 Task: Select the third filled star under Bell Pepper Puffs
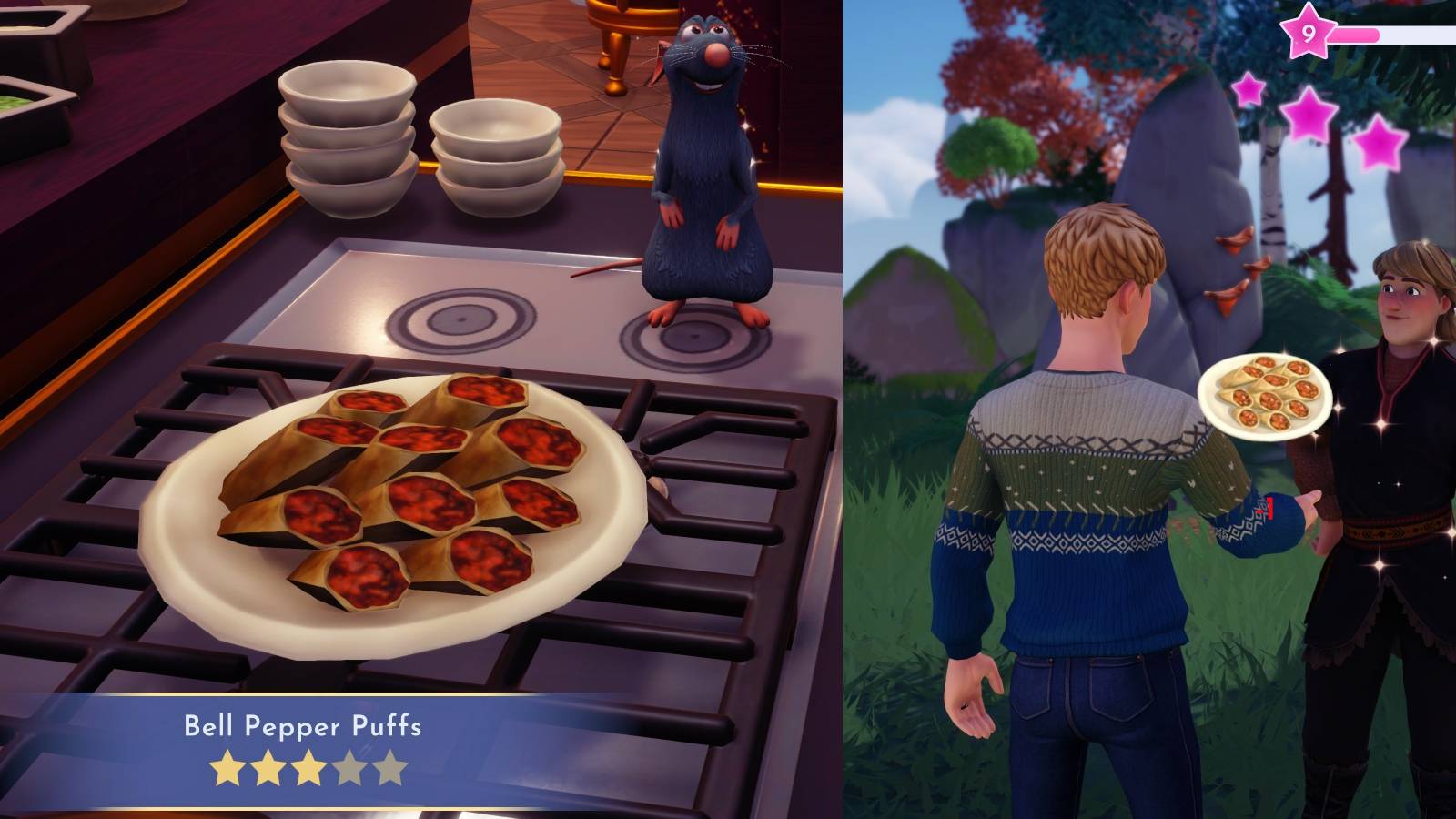308,767
